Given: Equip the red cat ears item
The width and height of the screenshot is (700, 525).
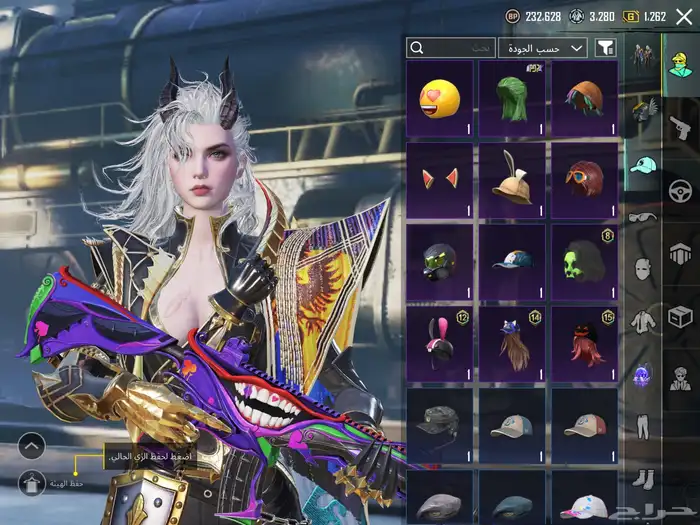Looking at the screenshot, I should [440, 180].
